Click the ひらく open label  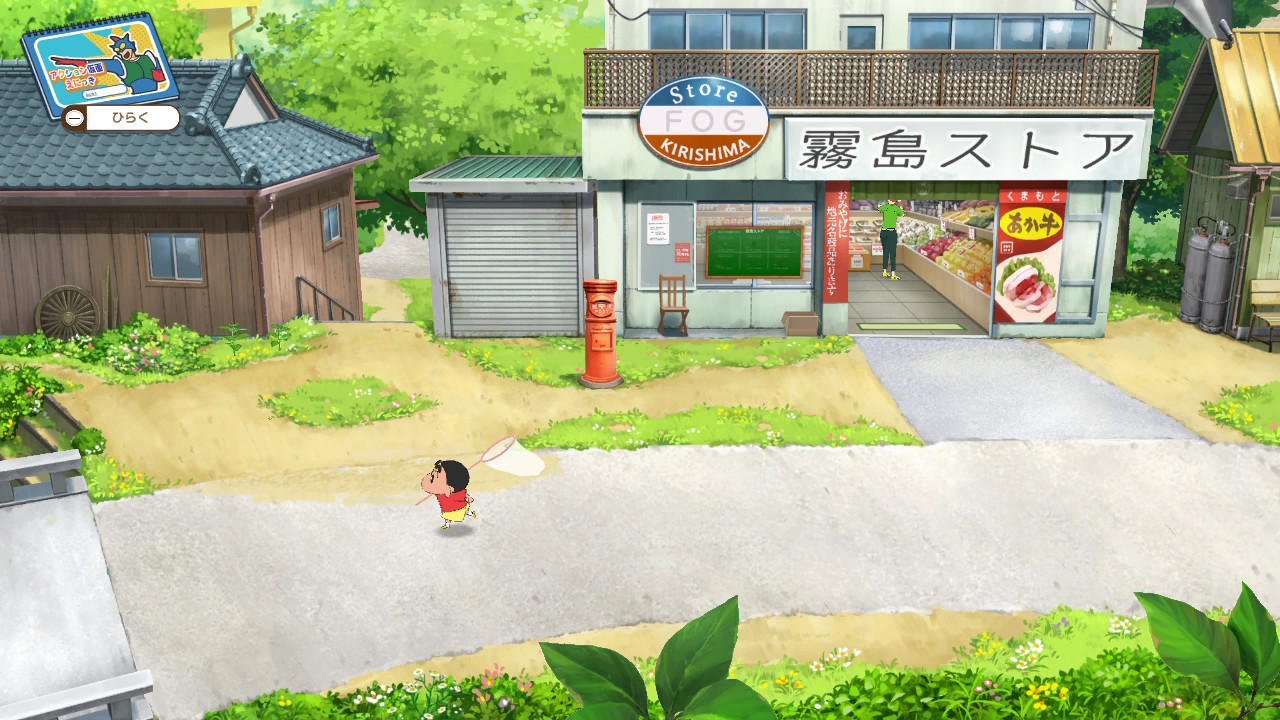pyautogui.click(x=131, y=119)
